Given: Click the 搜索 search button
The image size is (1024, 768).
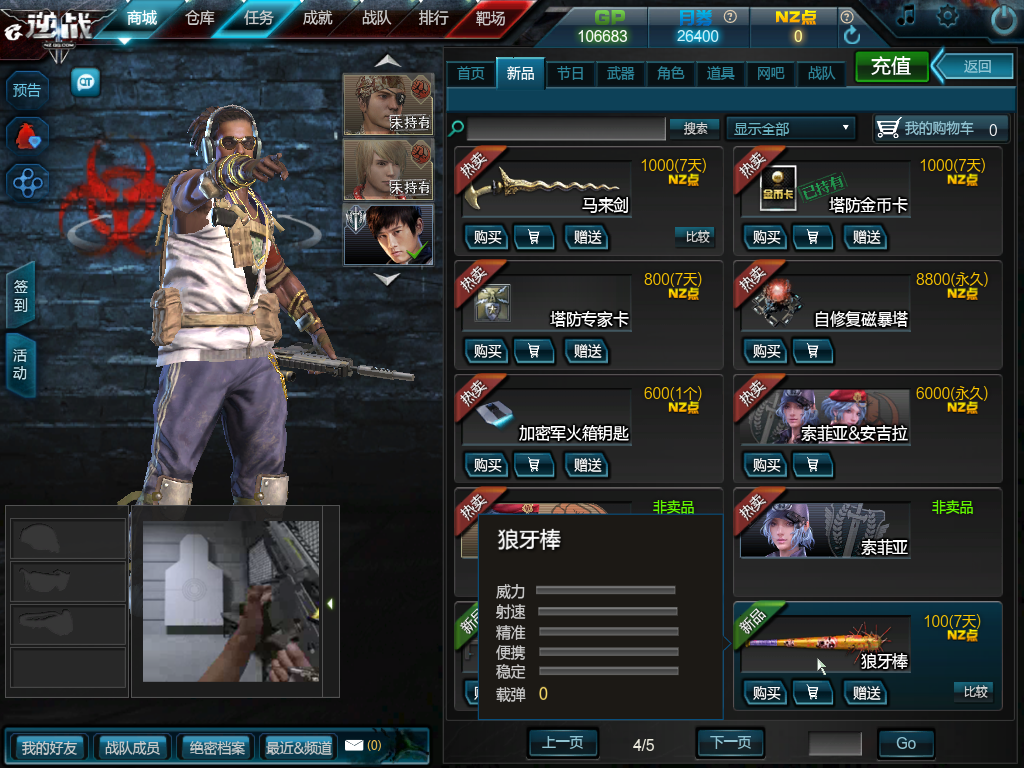Looking at the screenshot, I should 695,128.
